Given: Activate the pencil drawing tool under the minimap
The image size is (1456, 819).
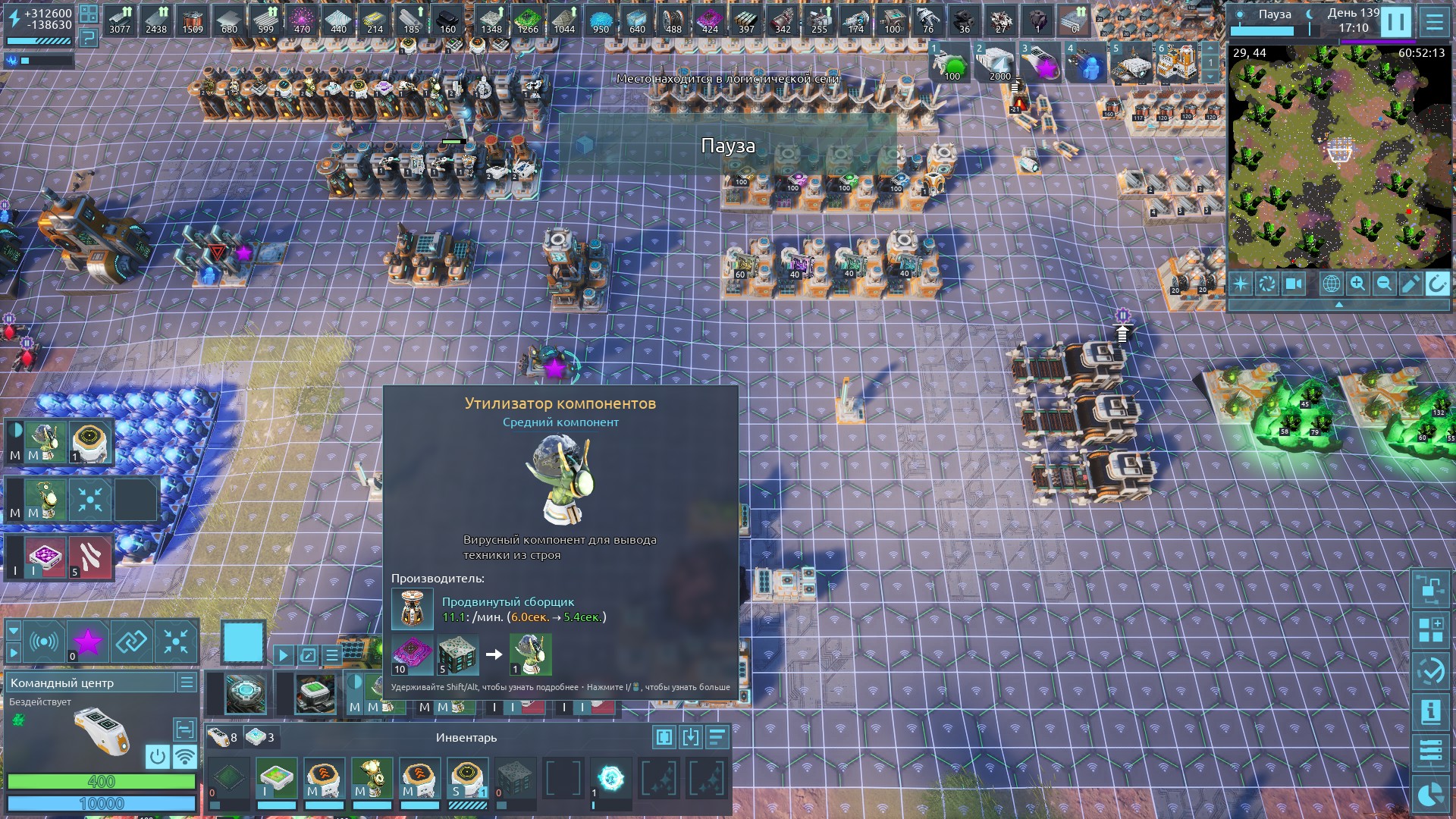Looking at the screenshot, I should (x=1410, y=284).
